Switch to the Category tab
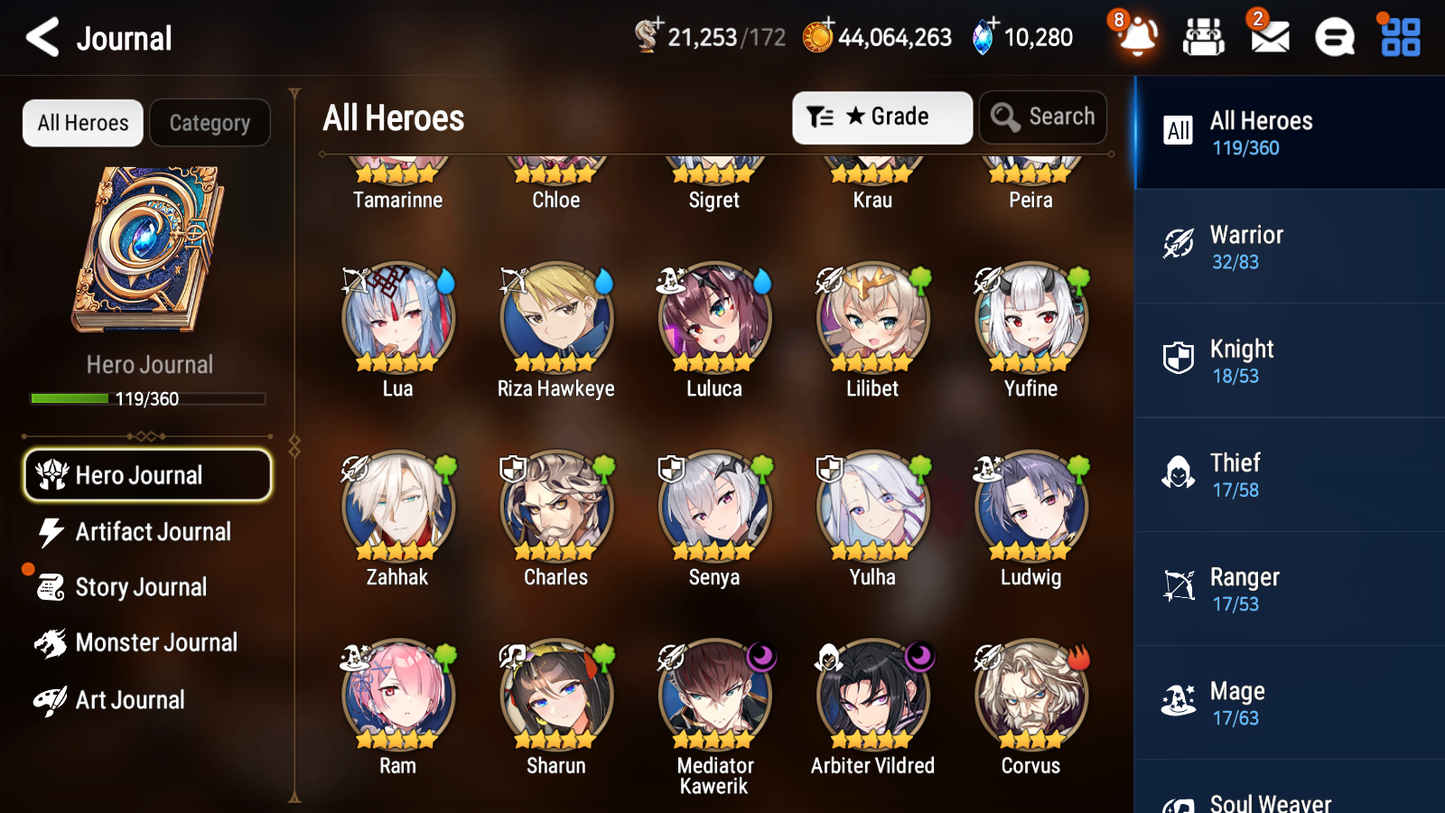The image size is (1445, 813). tap(210, 122)
